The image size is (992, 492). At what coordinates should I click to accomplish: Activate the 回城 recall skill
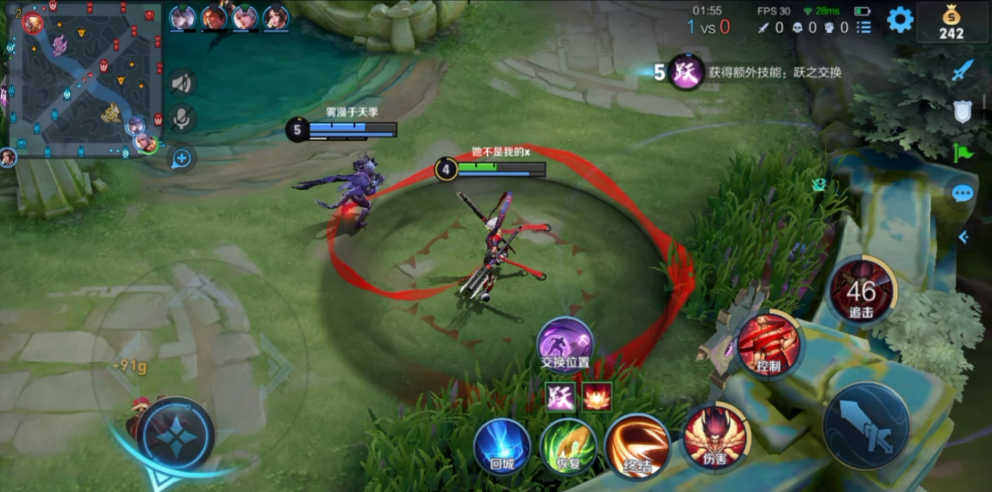click(x=502, y=445)
